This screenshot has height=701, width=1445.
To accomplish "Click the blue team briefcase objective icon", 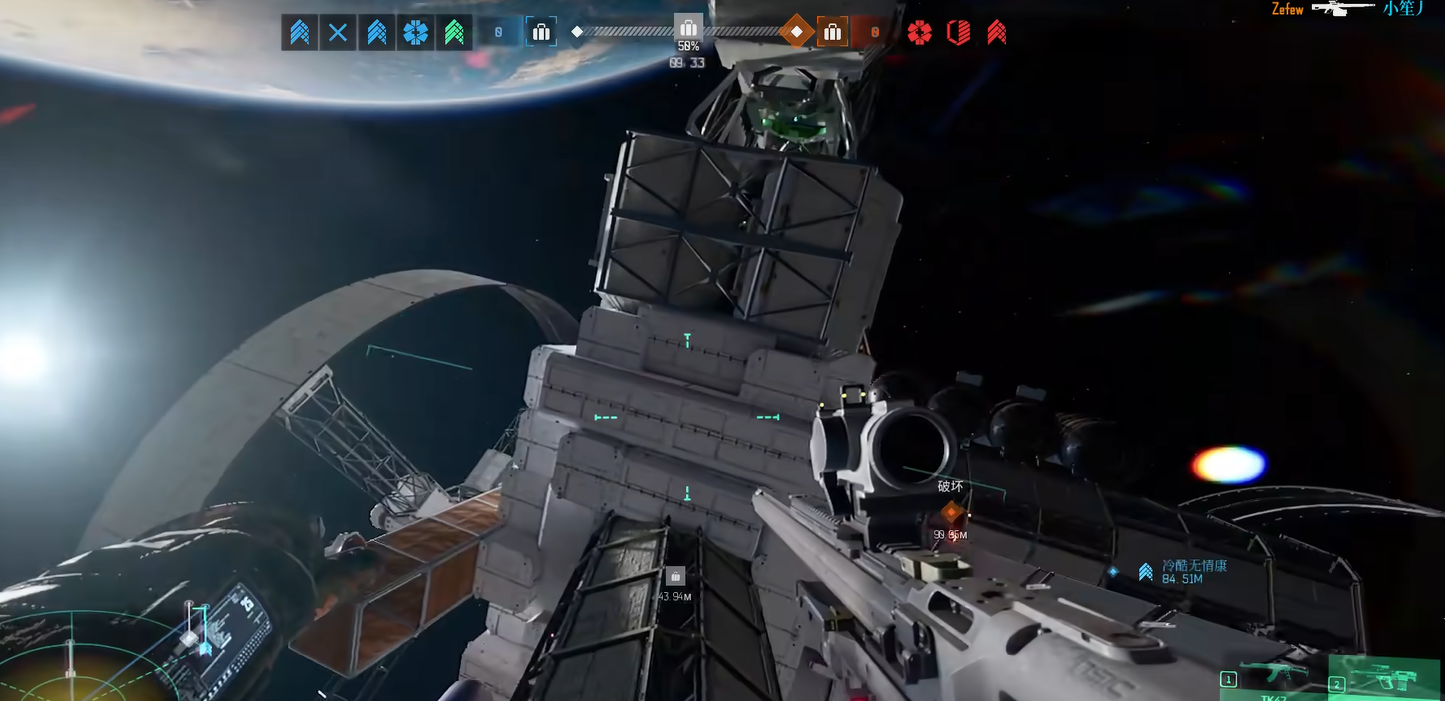I will [541, 32].
